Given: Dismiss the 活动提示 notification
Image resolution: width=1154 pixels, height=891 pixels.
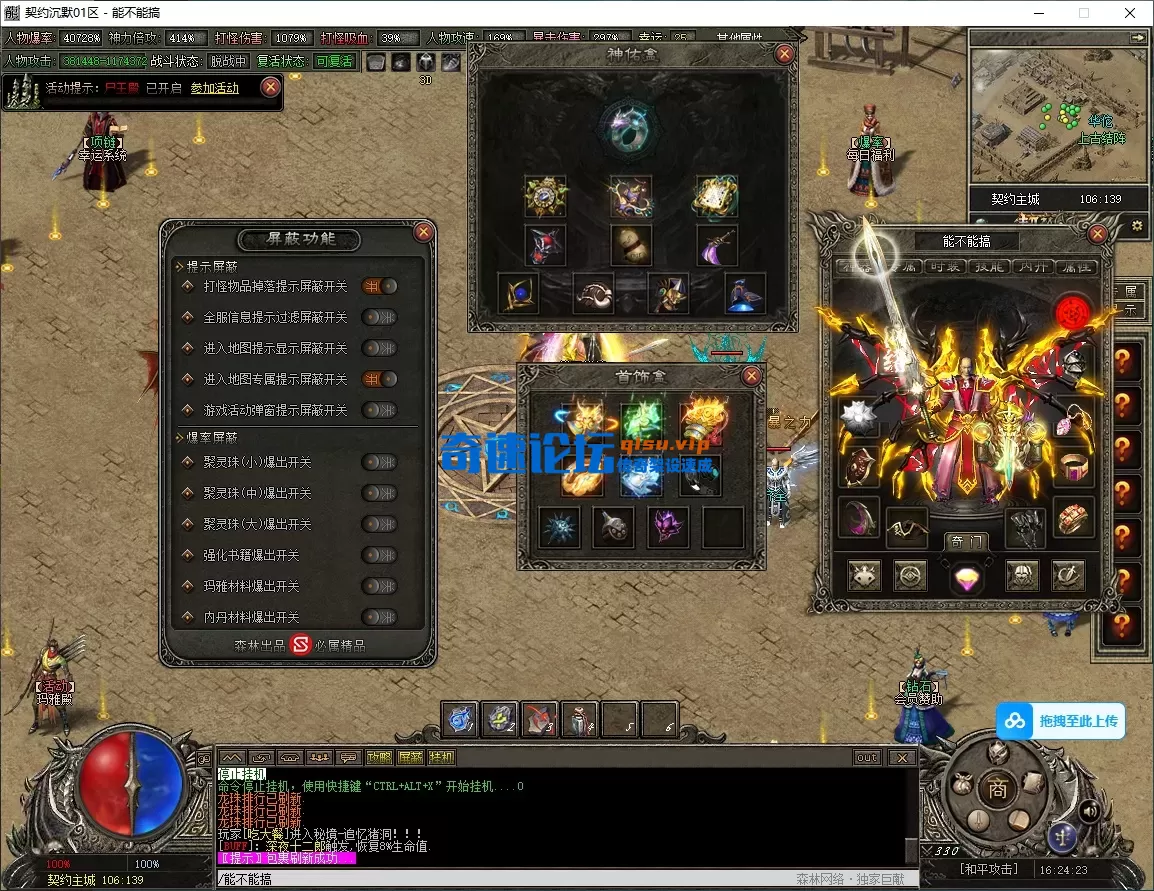Looking at the screenshot, I should (270, 87).
